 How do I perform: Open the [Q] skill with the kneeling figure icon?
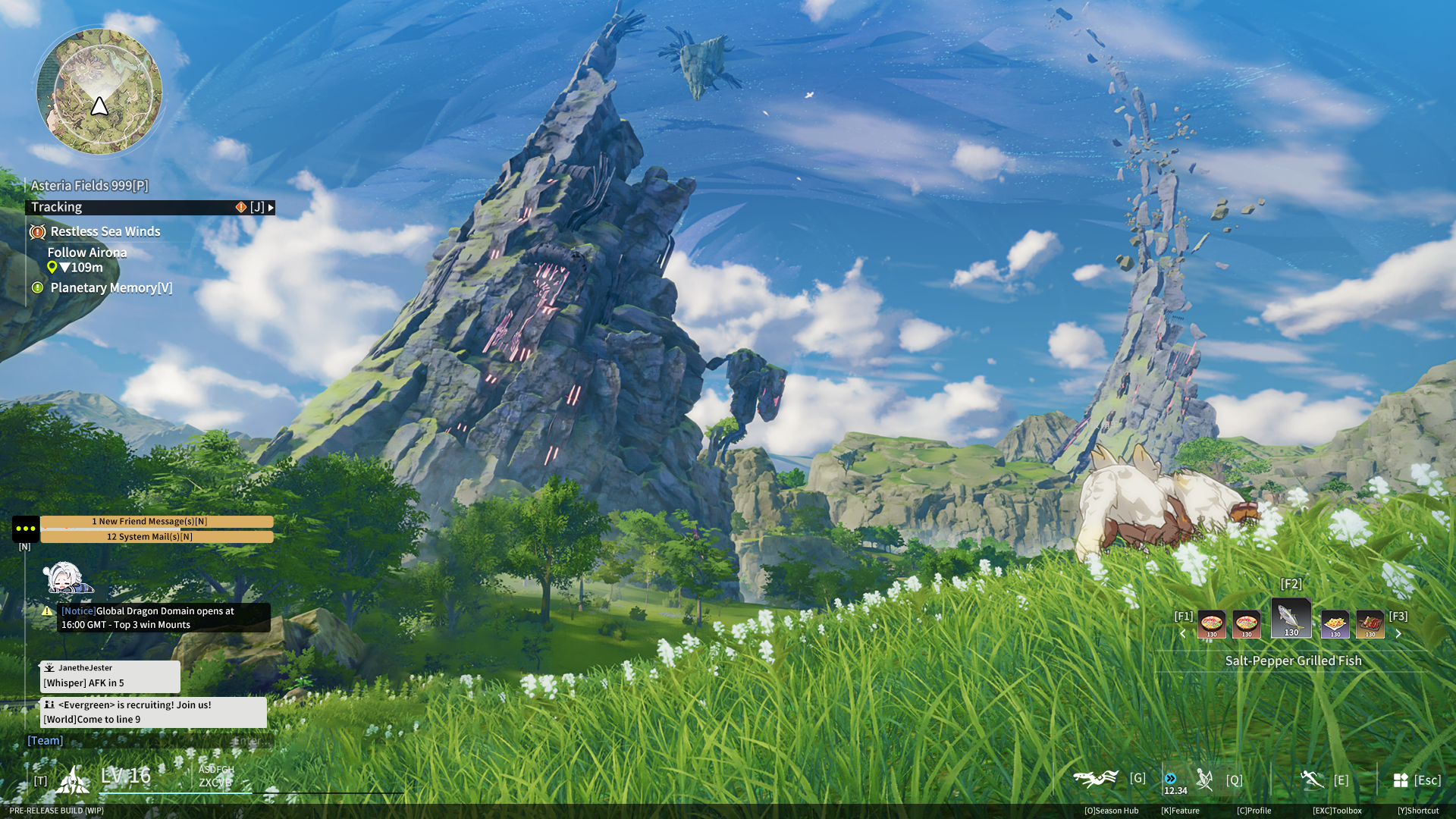1204,779
